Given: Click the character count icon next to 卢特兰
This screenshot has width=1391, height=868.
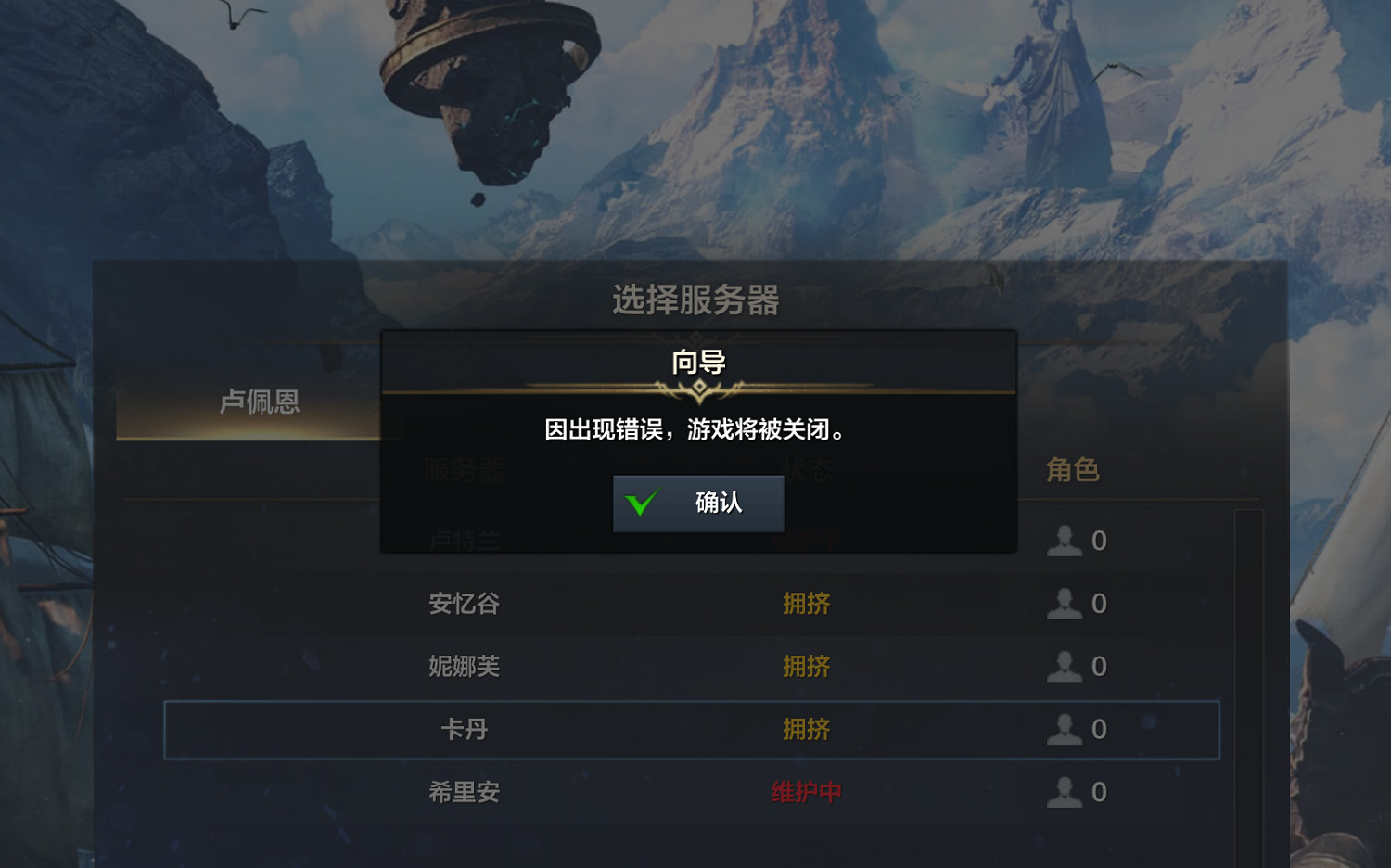Looking at the screenshot, I should 1065,541.
